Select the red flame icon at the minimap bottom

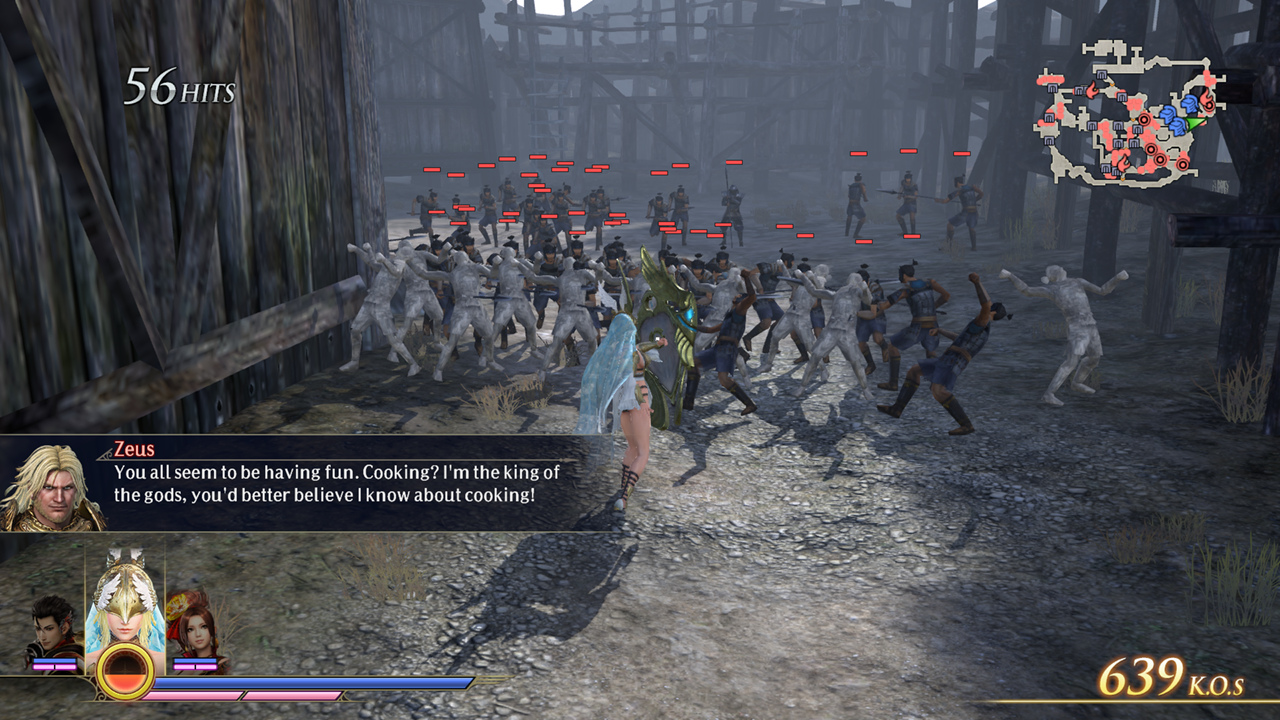coord(1124,164)
